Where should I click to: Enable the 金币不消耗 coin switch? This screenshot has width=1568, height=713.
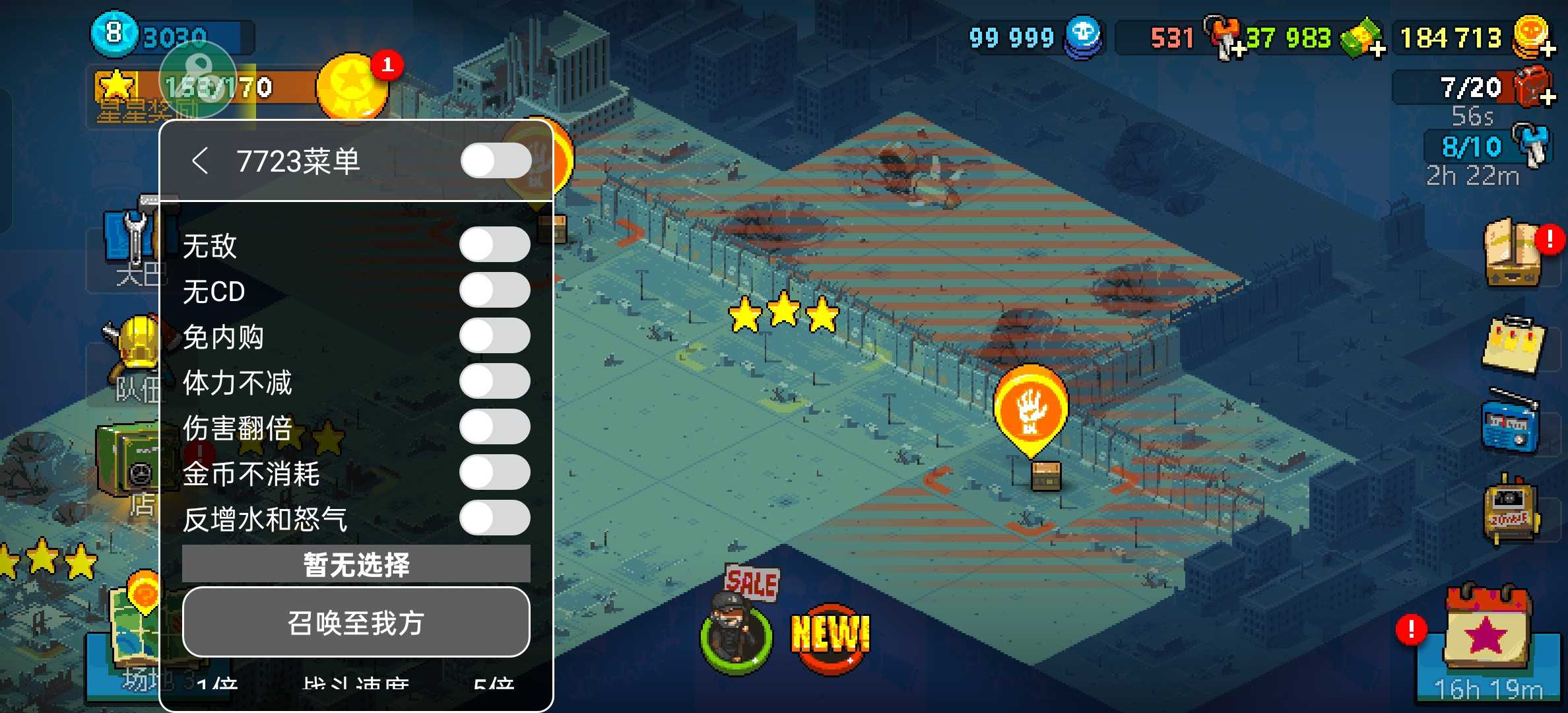pyautogui.click(x=494, y=473)
